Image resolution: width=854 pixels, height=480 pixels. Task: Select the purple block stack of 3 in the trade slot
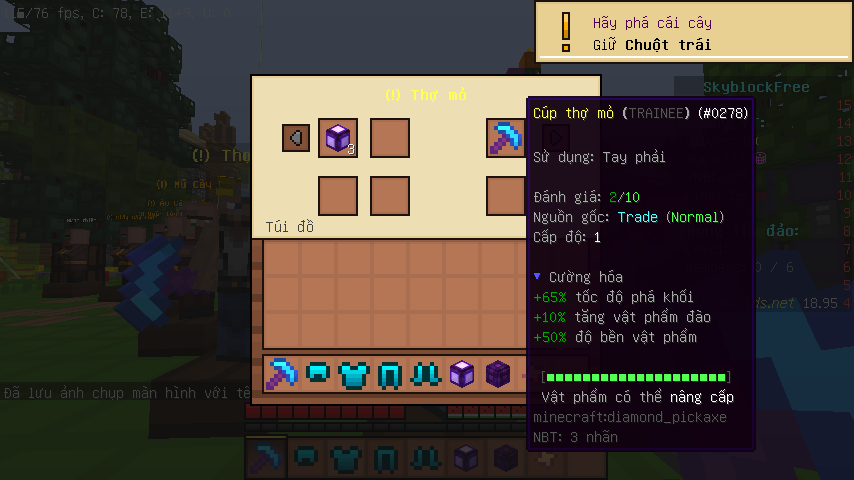[x=338, y=138]
